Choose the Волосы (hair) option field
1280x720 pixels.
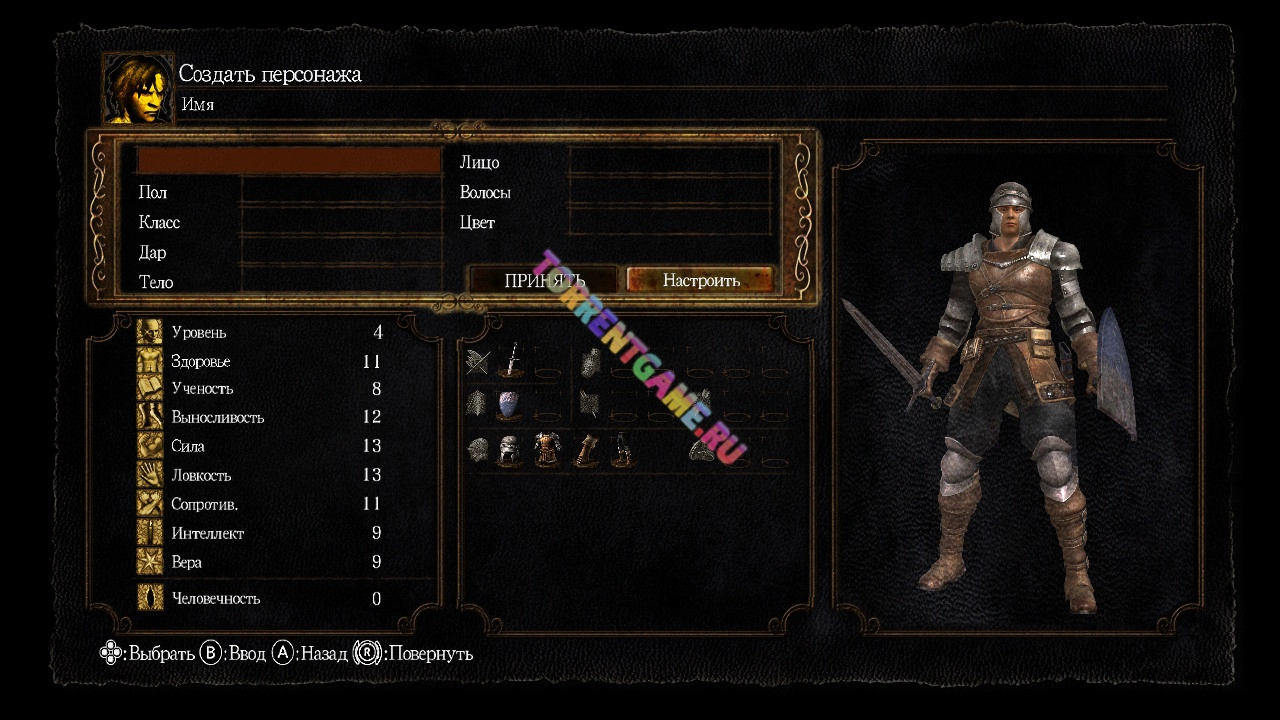coord(670,192)
